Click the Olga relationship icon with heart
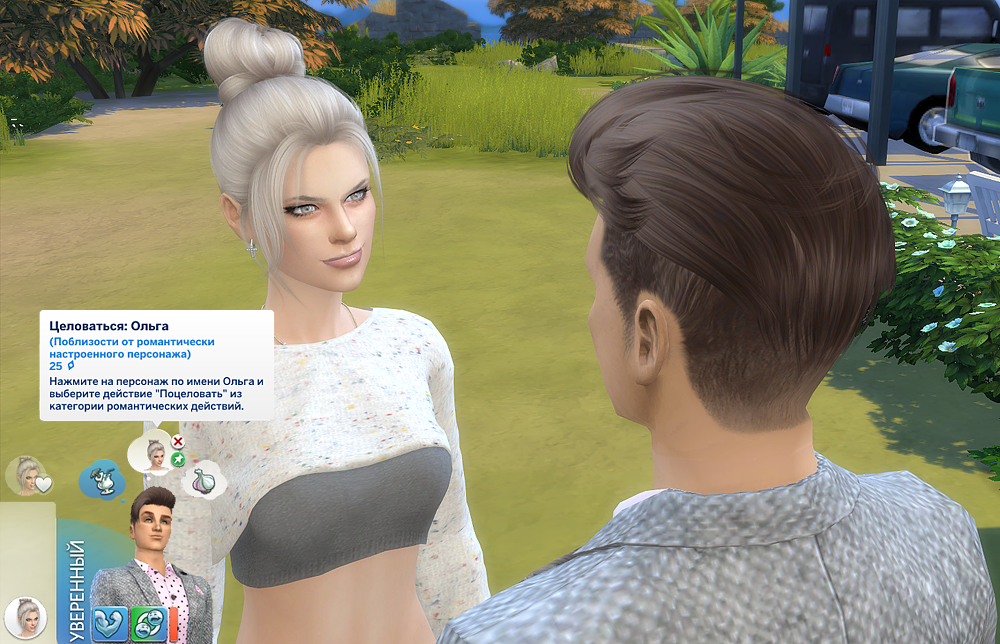This screenshot has width=1000, height=644. [28, 476]
